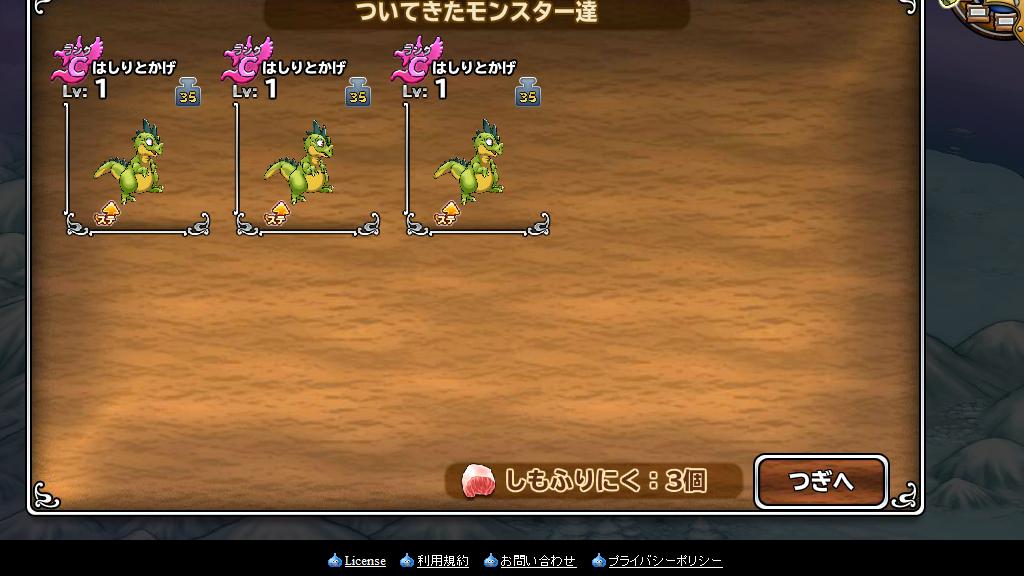Open the プライバシーポリシー privacy policy link
The image size is (1024, 576).
665,561
